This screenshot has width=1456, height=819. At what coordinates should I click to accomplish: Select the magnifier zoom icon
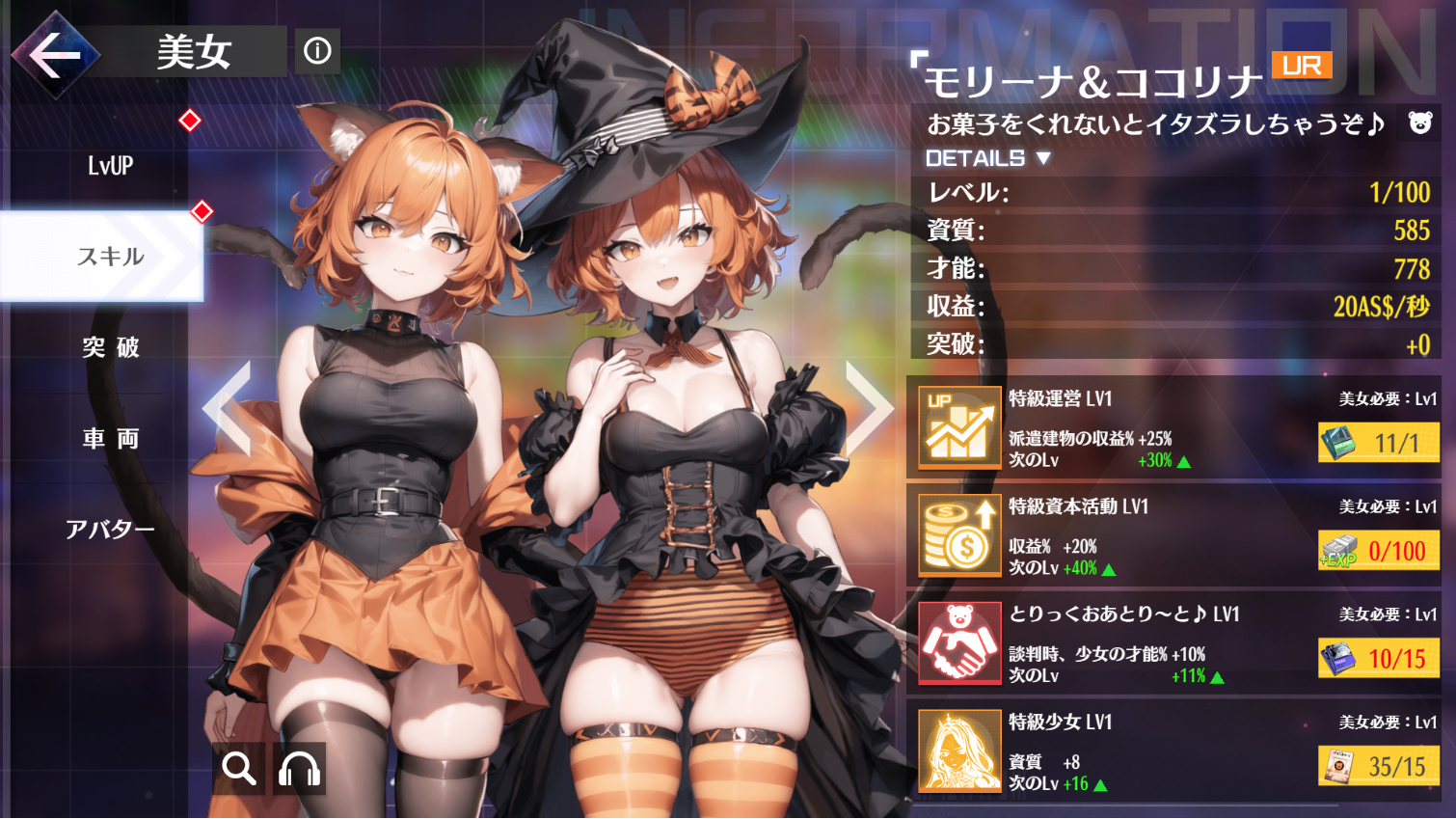point(237,769)
